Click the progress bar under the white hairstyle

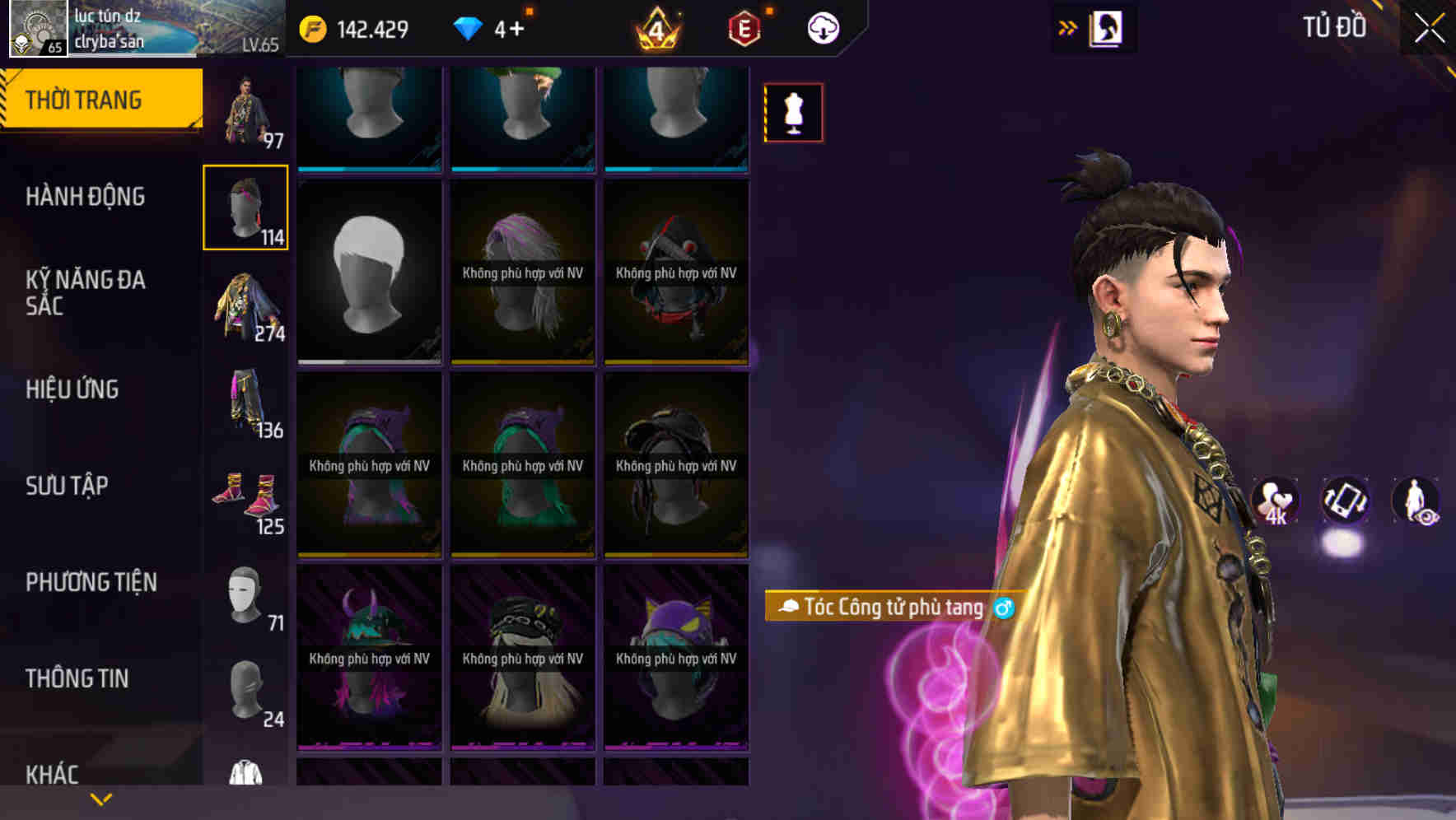pyautogui.click(x=368, y=361)
